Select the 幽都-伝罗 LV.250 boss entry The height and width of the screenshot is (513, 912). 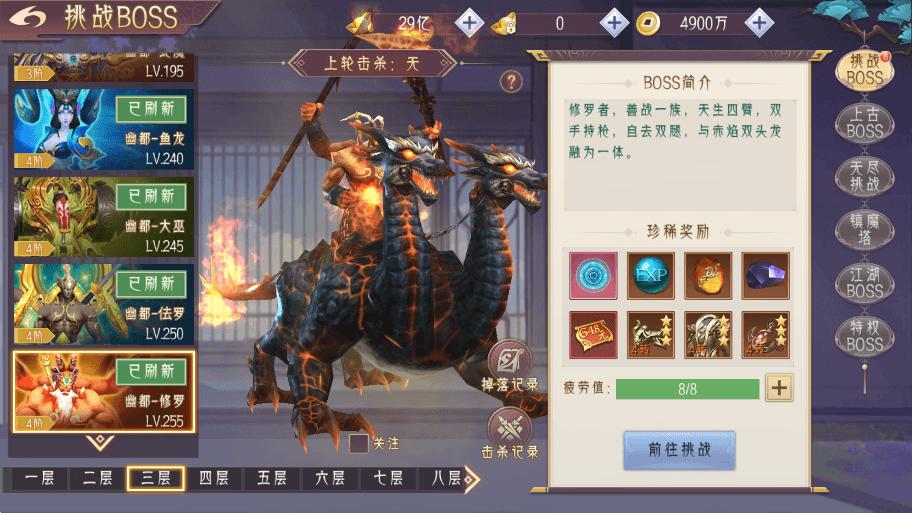[104, 305]
